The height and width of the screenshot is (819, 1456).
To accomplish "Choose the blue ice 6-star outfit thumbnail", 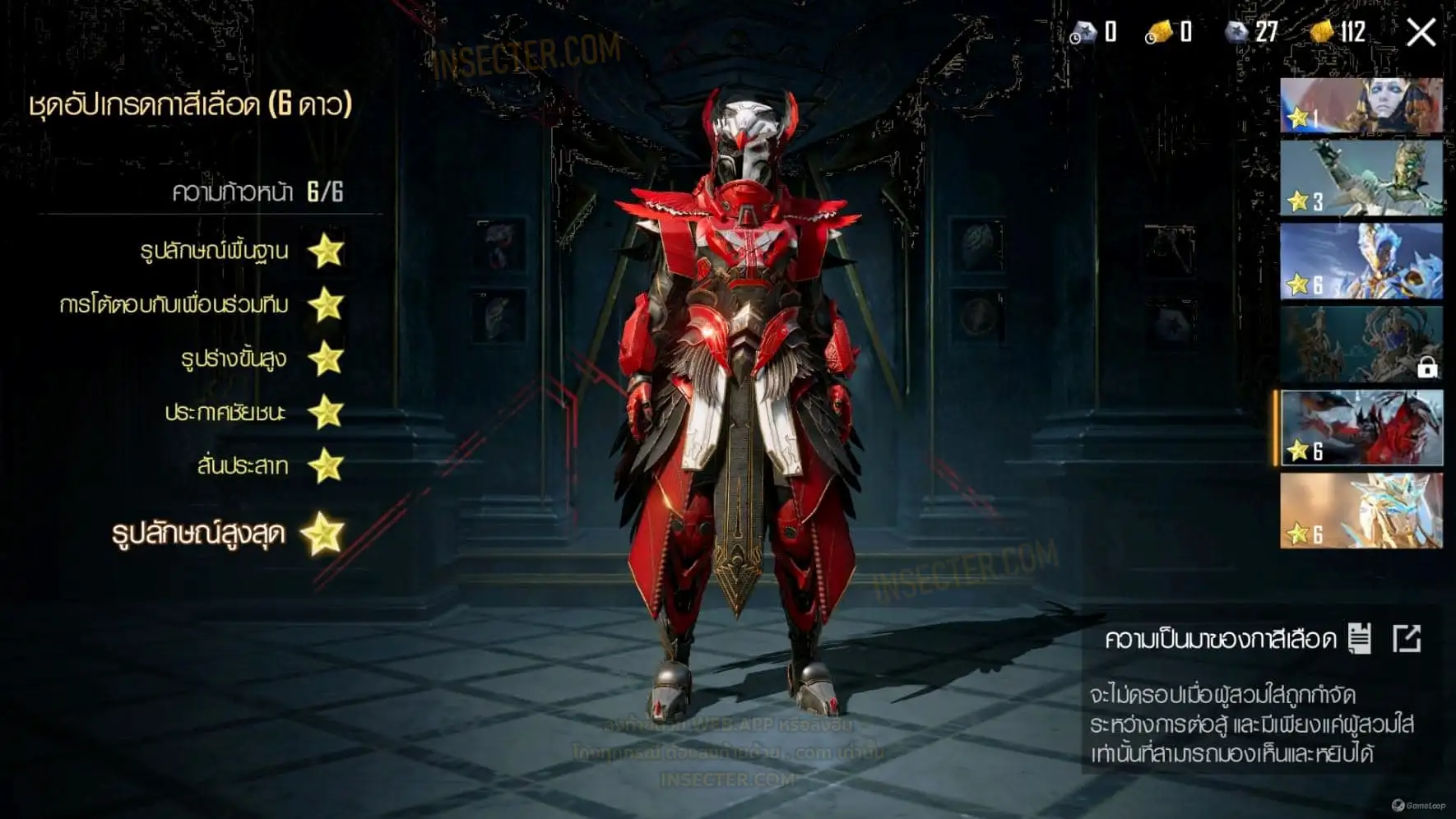I will (1361, 261).
